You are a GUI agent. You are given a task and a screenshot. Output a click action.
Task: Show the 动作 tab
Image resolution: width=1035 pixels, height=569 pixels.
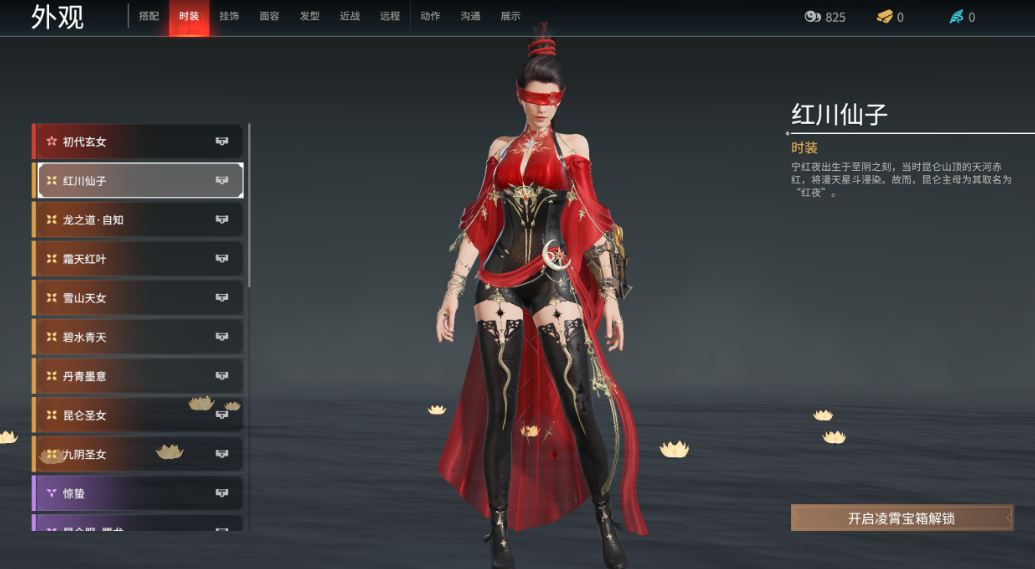click(x=430, y=17)
